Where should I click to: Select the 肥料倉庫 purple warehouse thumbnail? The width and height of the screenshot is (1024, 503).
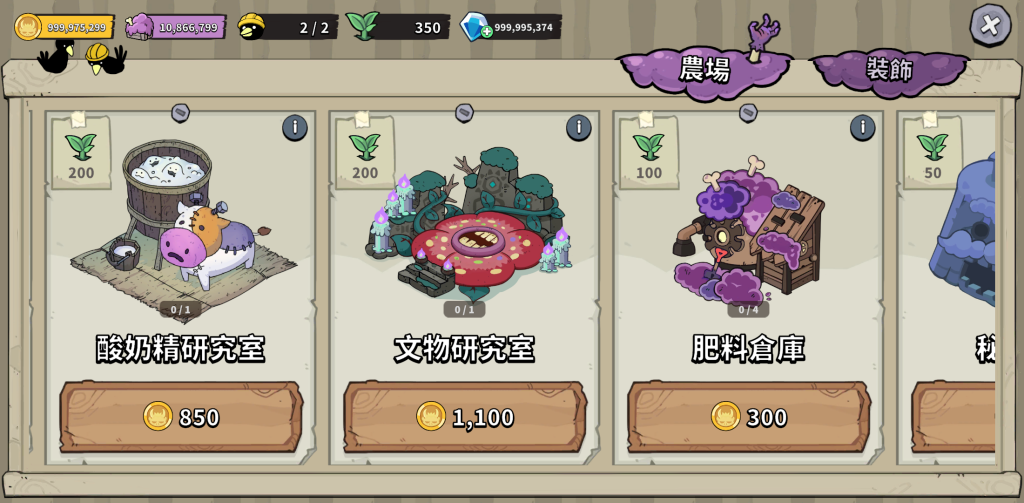748,228
